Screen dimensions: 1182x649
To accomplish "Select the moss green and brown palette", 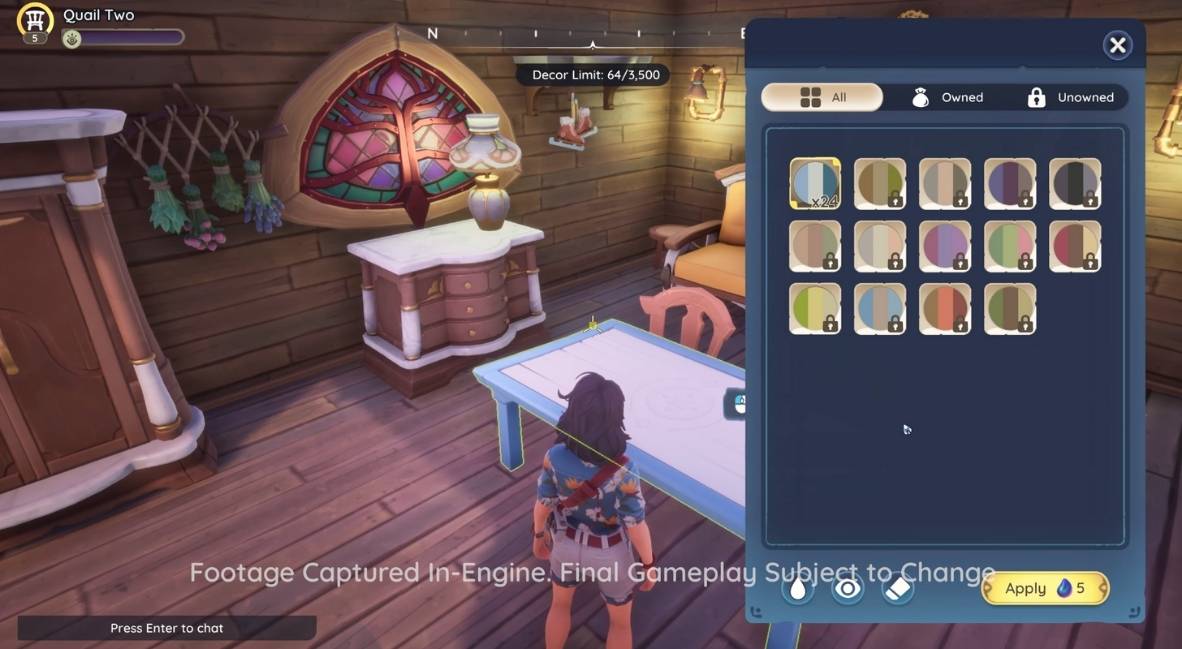I will [1010, 309].
